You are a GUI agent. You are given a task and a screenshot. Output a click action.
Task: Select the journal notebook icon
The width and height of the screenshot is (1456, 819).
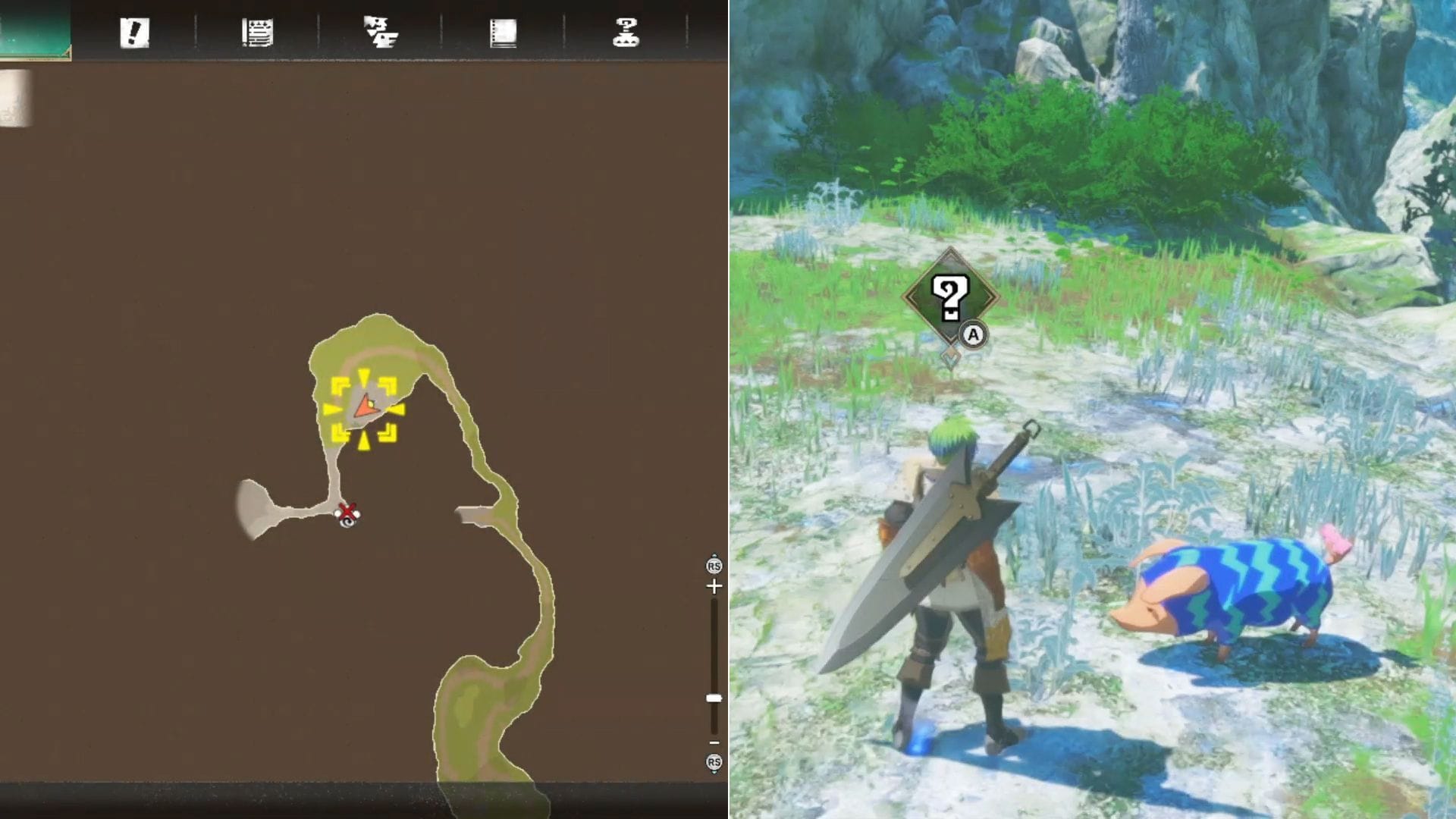503,34
